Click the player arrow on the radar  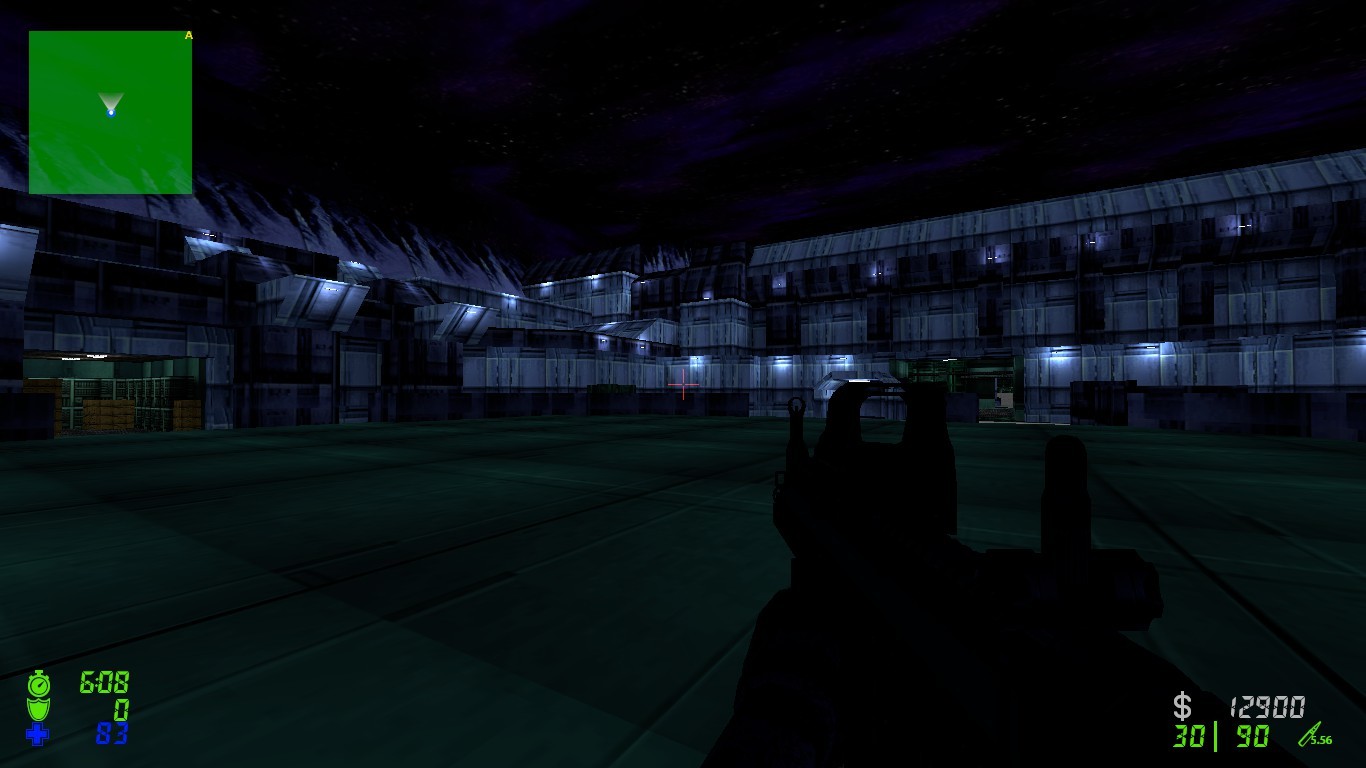[110, 103]
